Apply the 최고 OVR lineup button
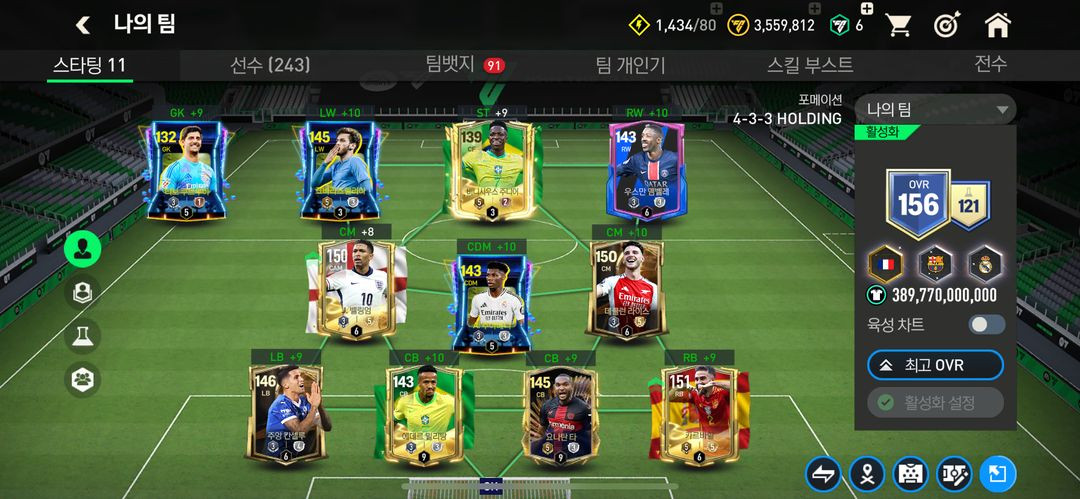This screenshot has height=499, width=1080. click(x=935, y=365)
